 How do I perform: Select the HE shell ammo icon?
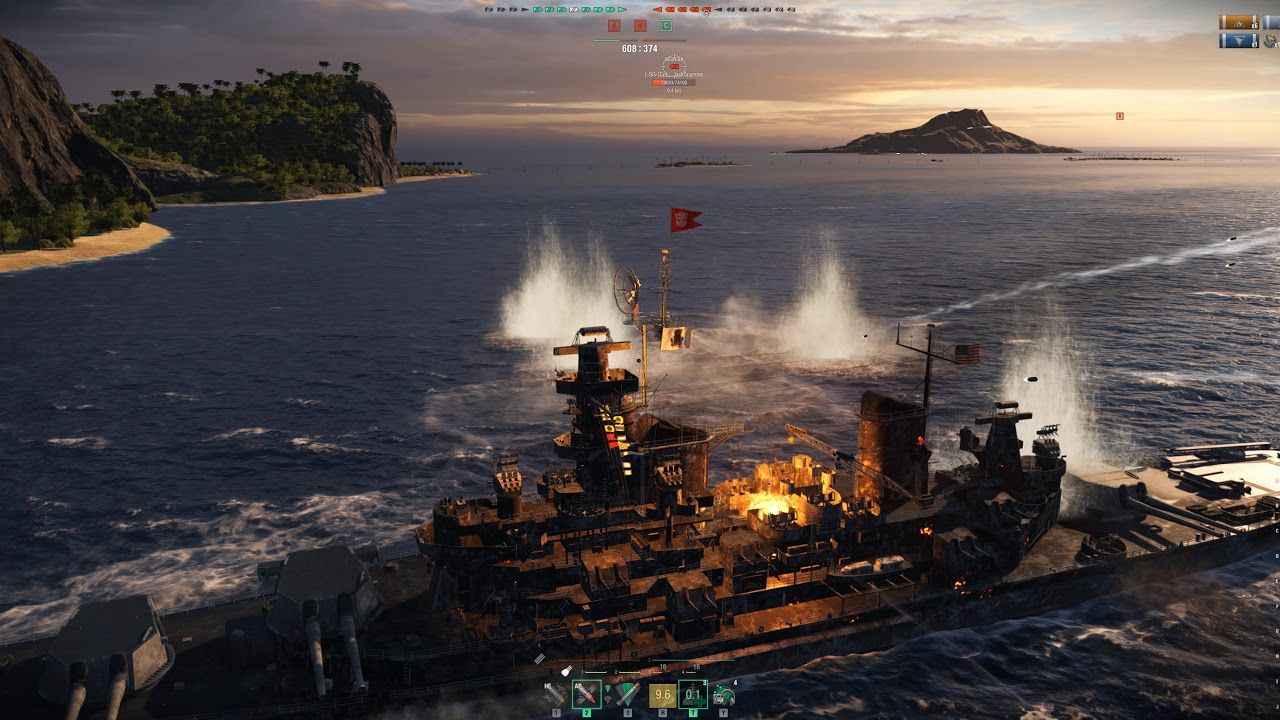(x=557, y=693)
